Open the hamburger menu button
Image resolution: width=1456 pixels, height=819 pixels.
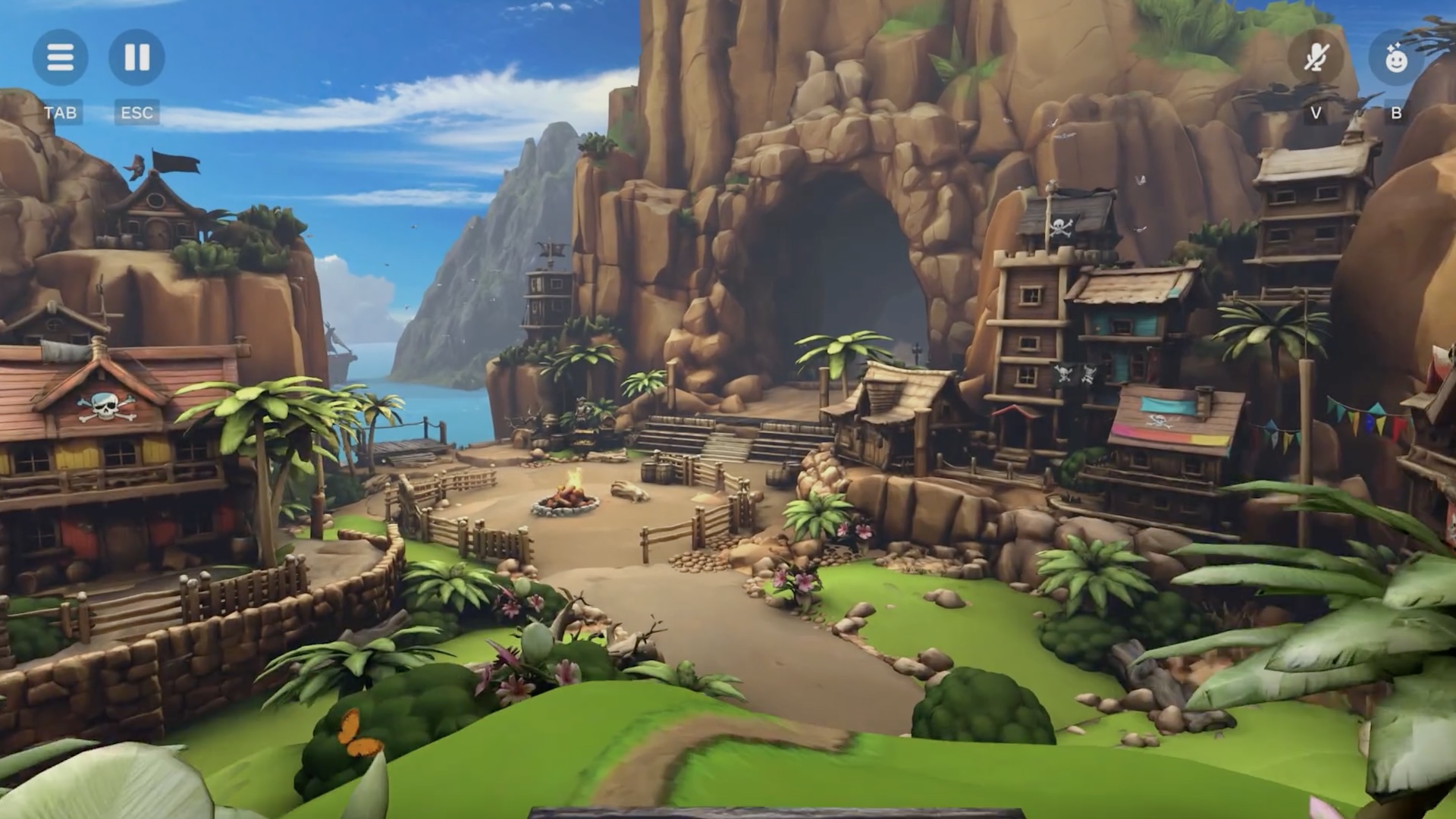(60, 57)
